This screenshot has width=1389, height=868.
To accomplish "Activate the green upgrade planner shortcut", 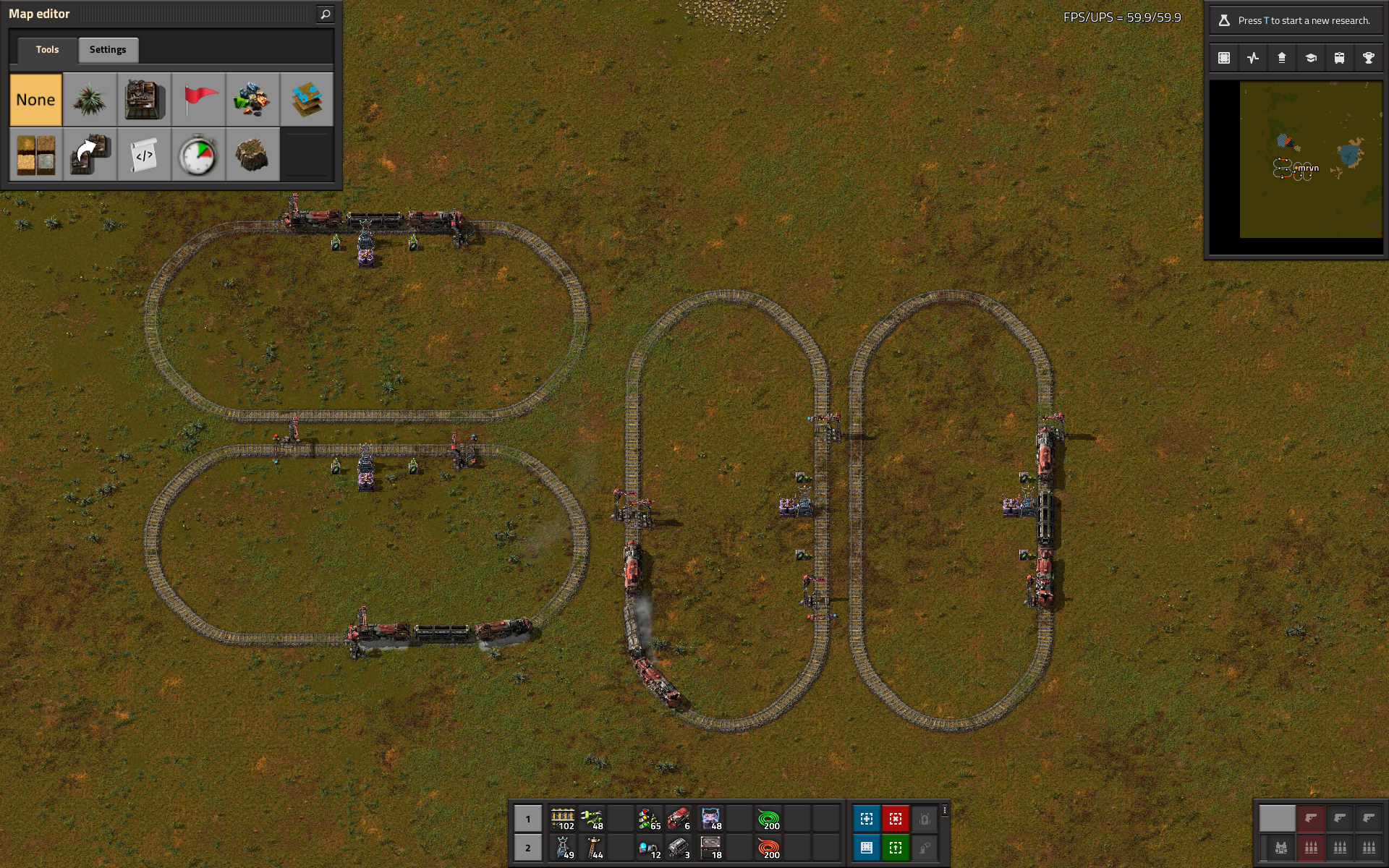I will [x=895, y=847].
